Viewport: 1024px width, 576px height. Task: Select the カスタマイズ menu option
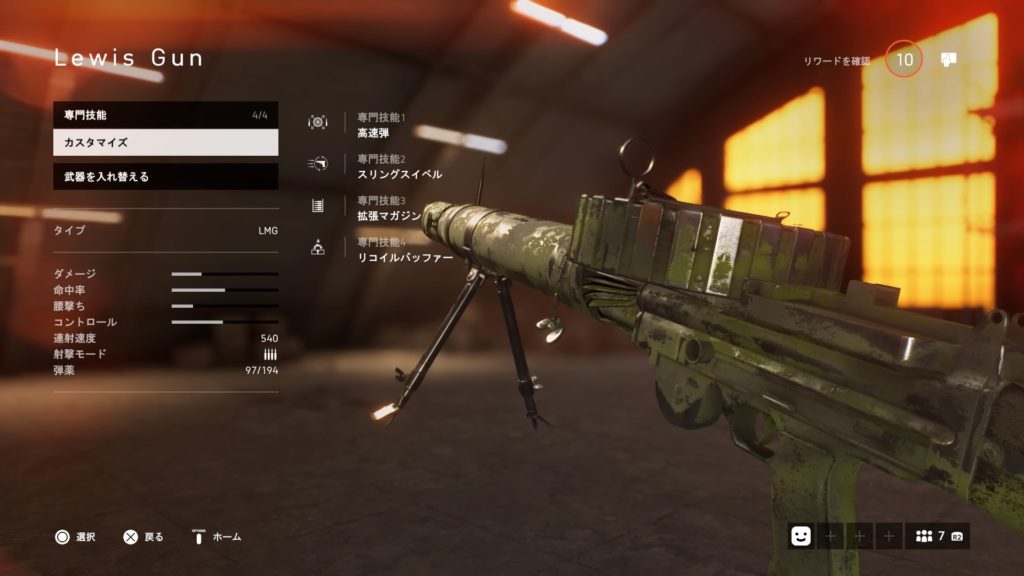(165, 143)
